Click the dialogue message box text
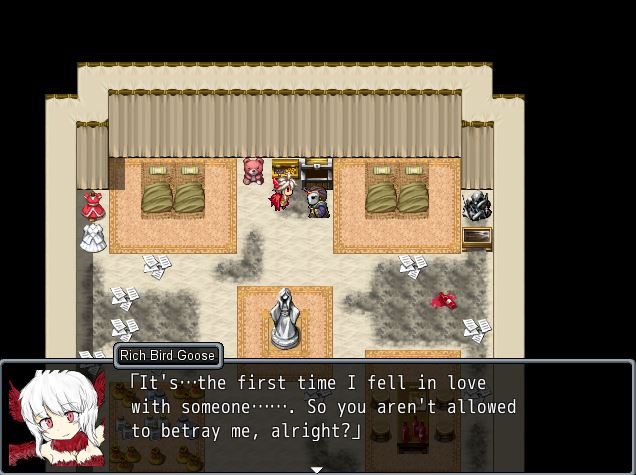636x475 pixels. coord(323,407)
